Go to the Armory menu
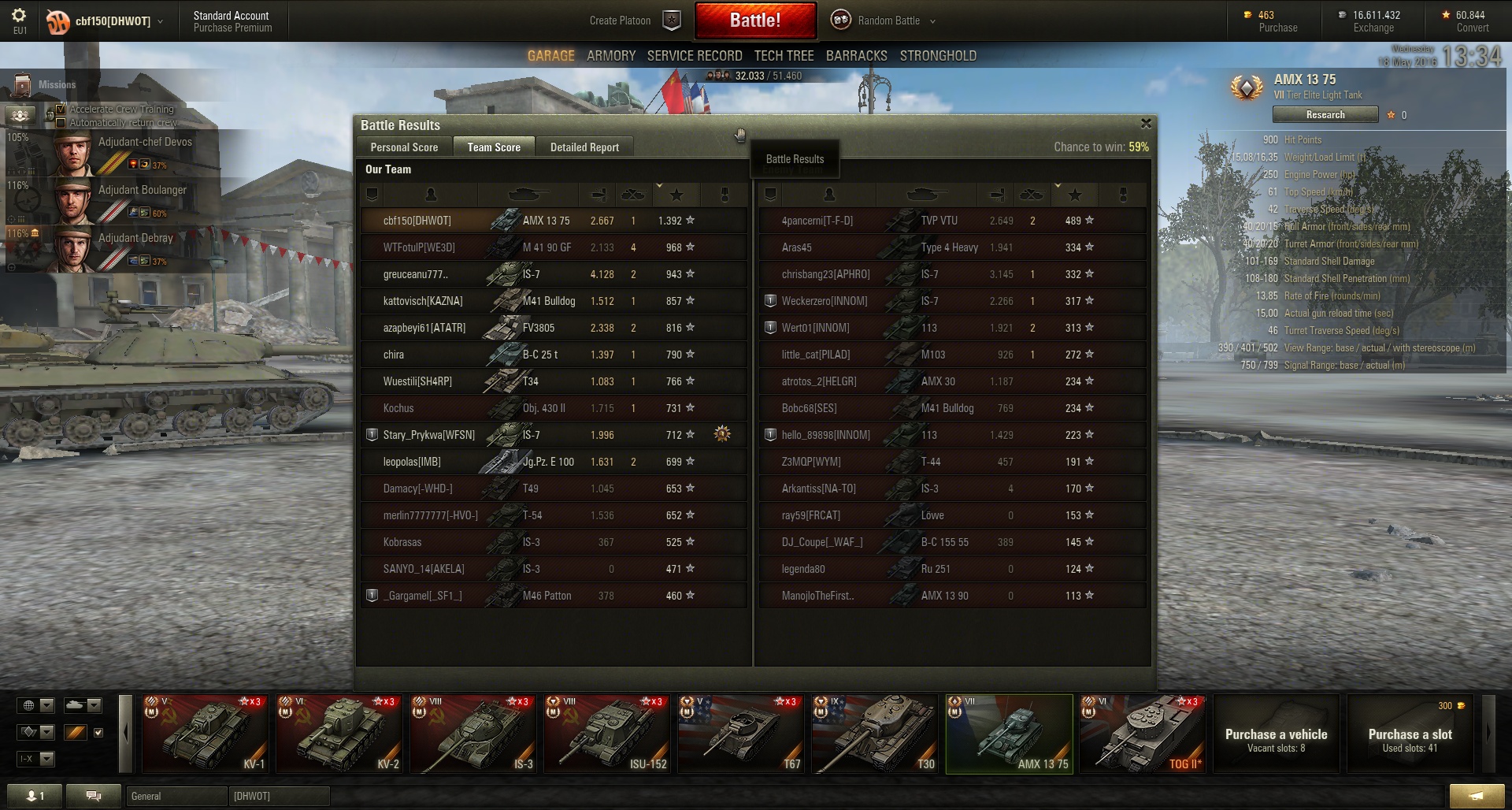The width and height of the screenshot is (1512, 810). click(x=611, y=56)
